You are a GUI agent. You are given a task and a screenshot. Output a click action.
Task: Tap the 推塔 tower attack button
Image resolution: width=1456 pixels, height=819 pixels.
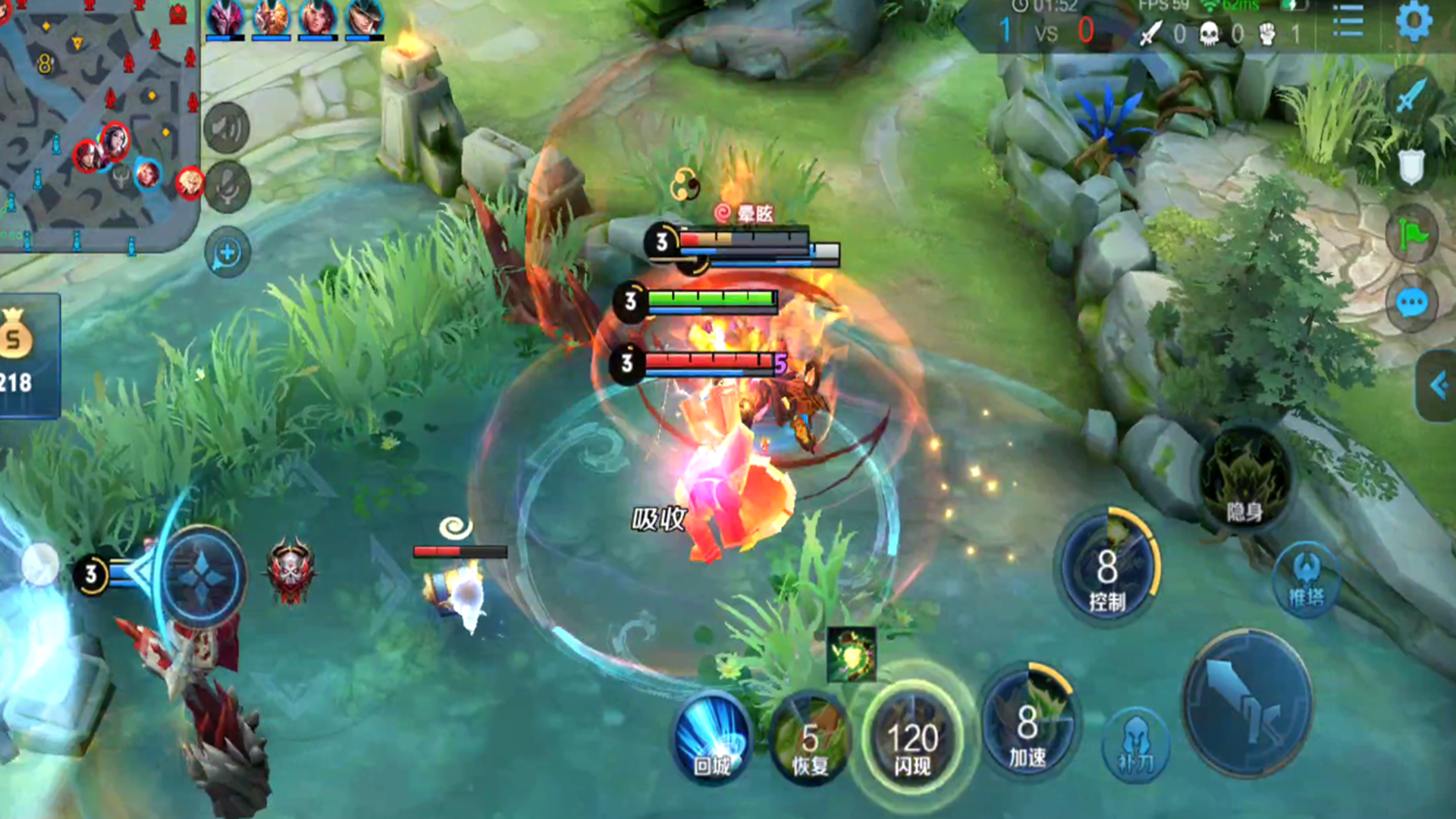pos(1306,581)
